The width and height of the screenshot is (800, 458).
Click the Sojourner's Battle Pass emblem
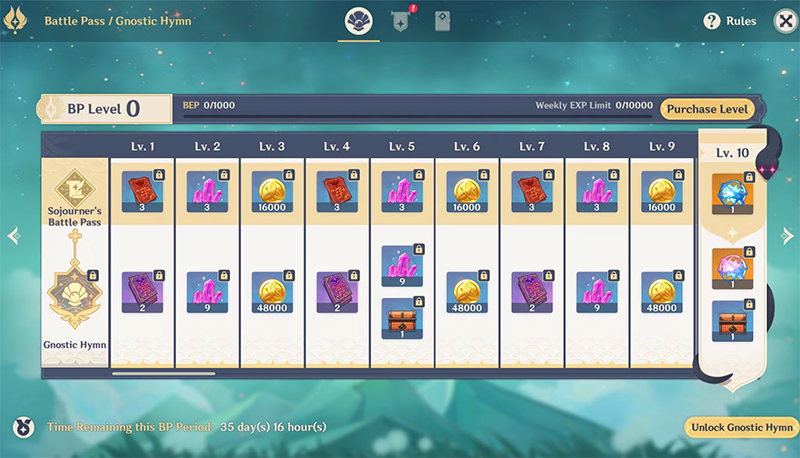[x=74, y=187]
